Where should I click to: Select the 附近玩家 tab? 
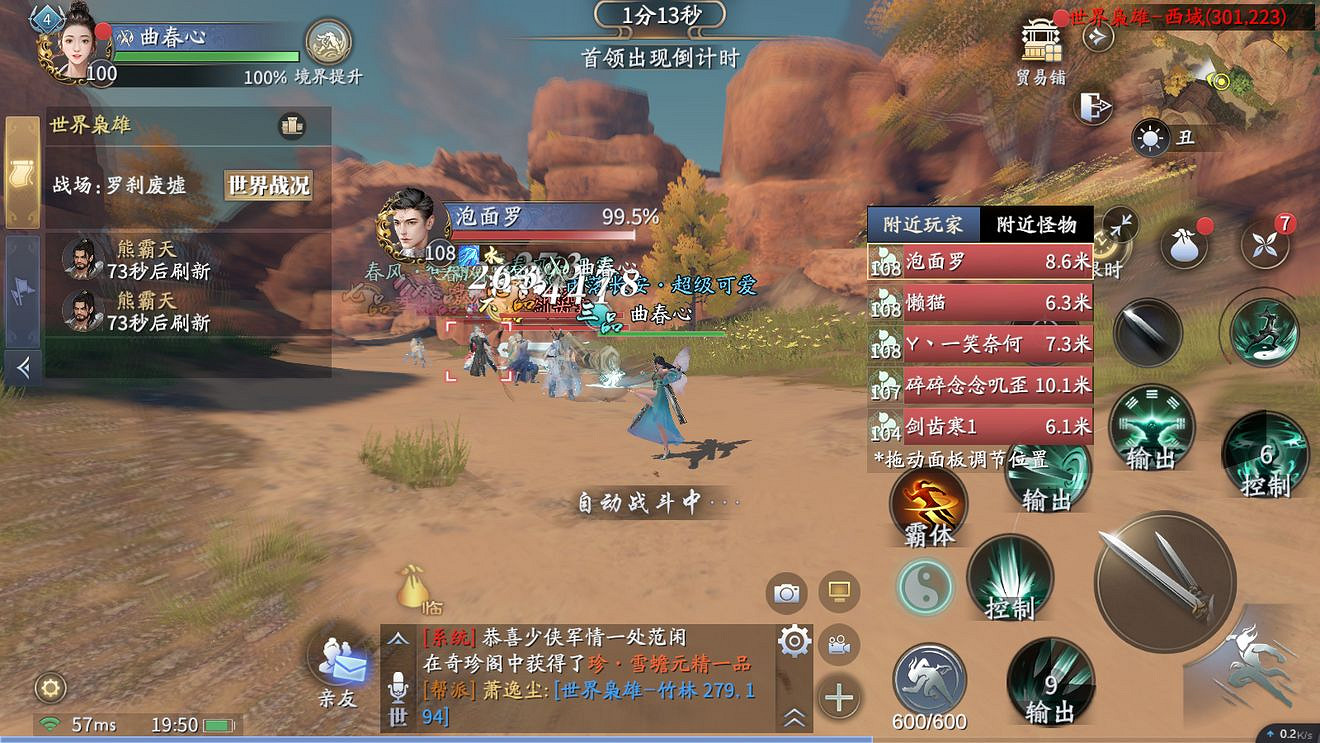[925, 224]
